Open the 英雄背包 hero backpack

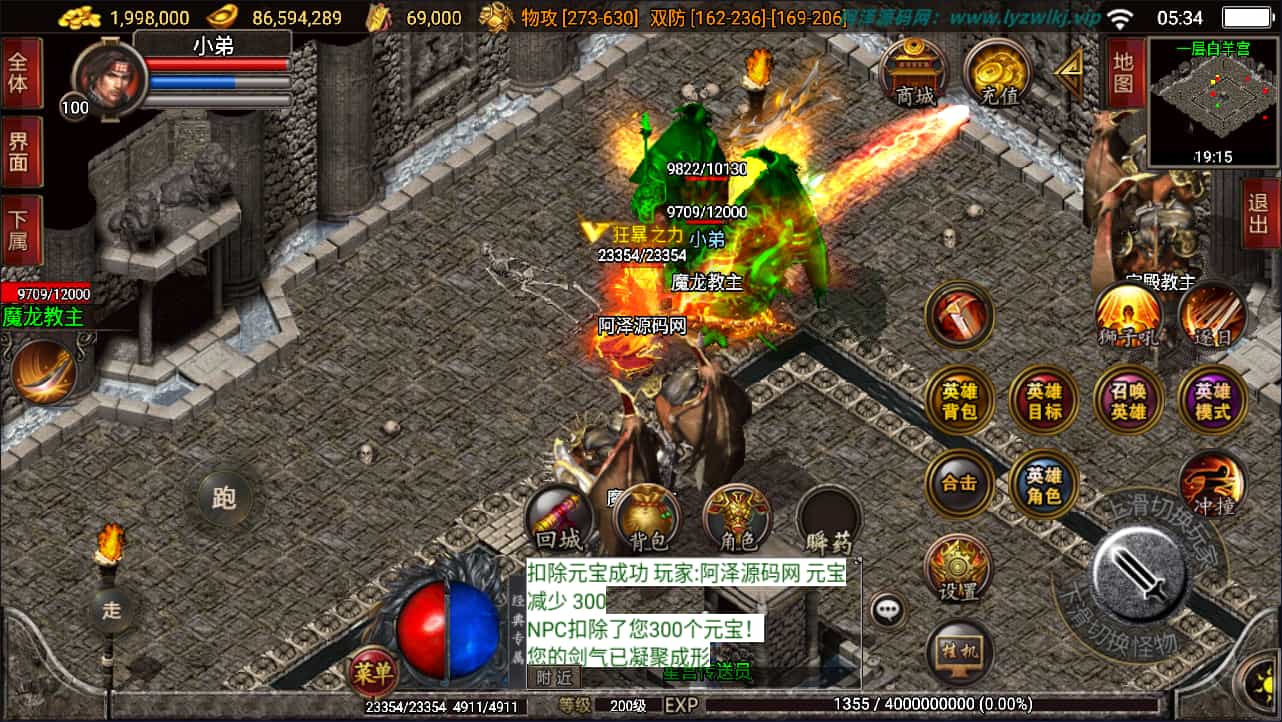[959, 399]
